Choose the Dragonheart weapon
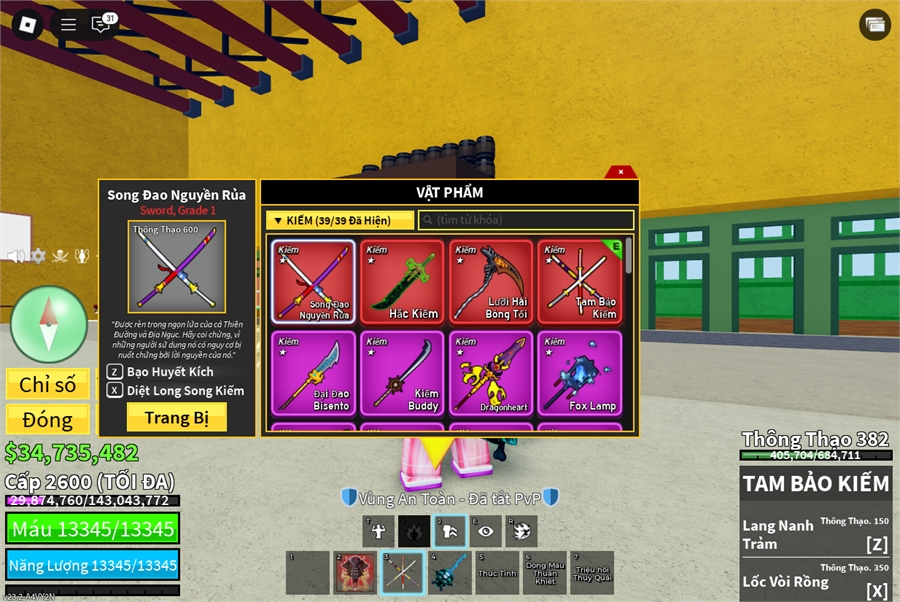 (491, 373)
